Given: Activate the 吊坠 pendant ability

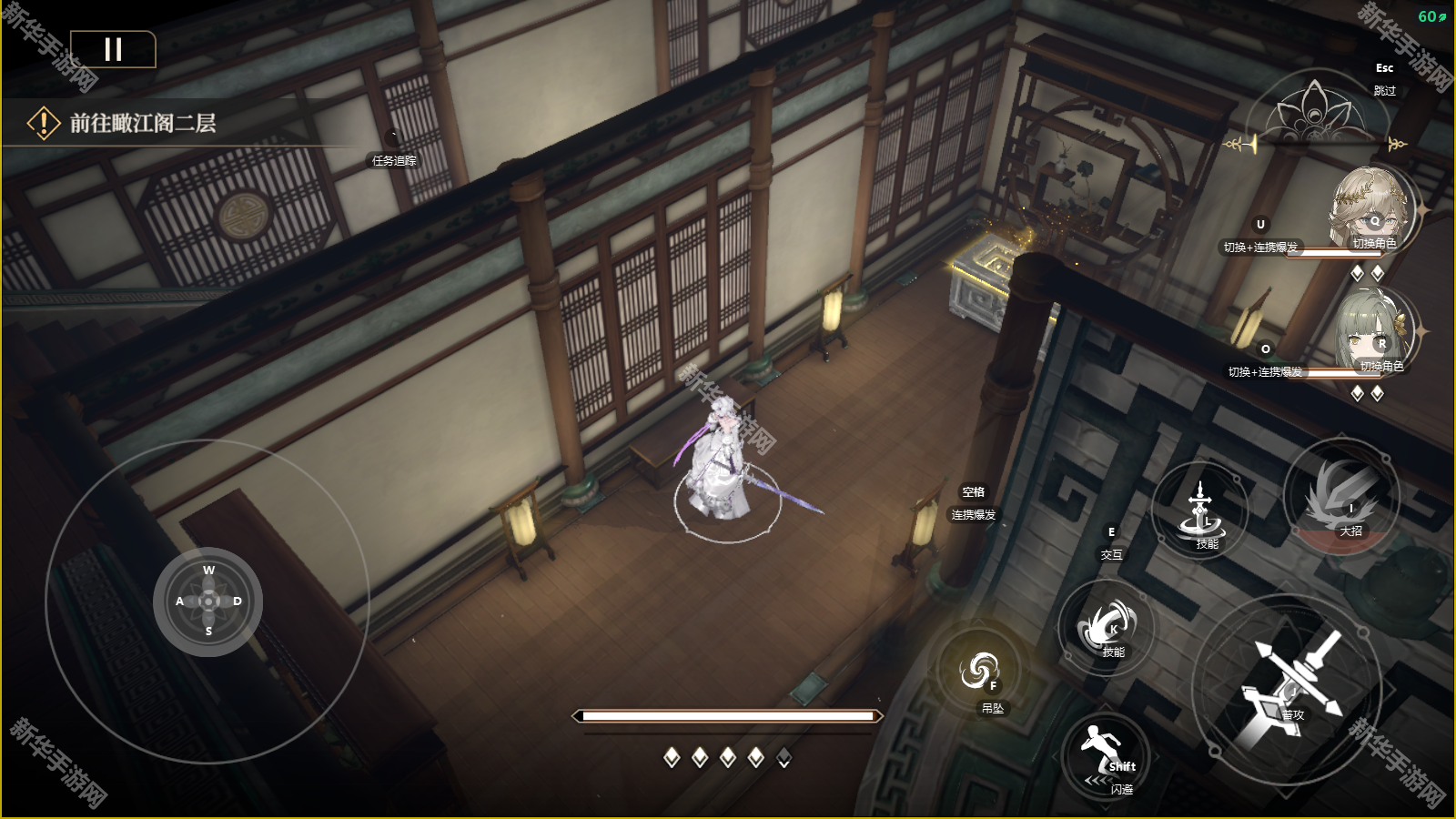Looking at the screenshot, I should click(x=980, y=672).
